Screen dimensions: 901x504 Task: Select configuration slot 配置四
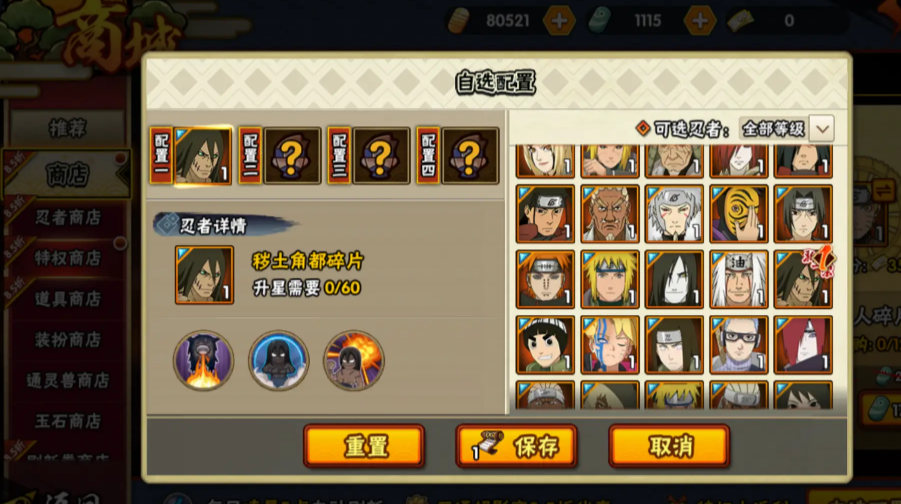click(458, 155)
